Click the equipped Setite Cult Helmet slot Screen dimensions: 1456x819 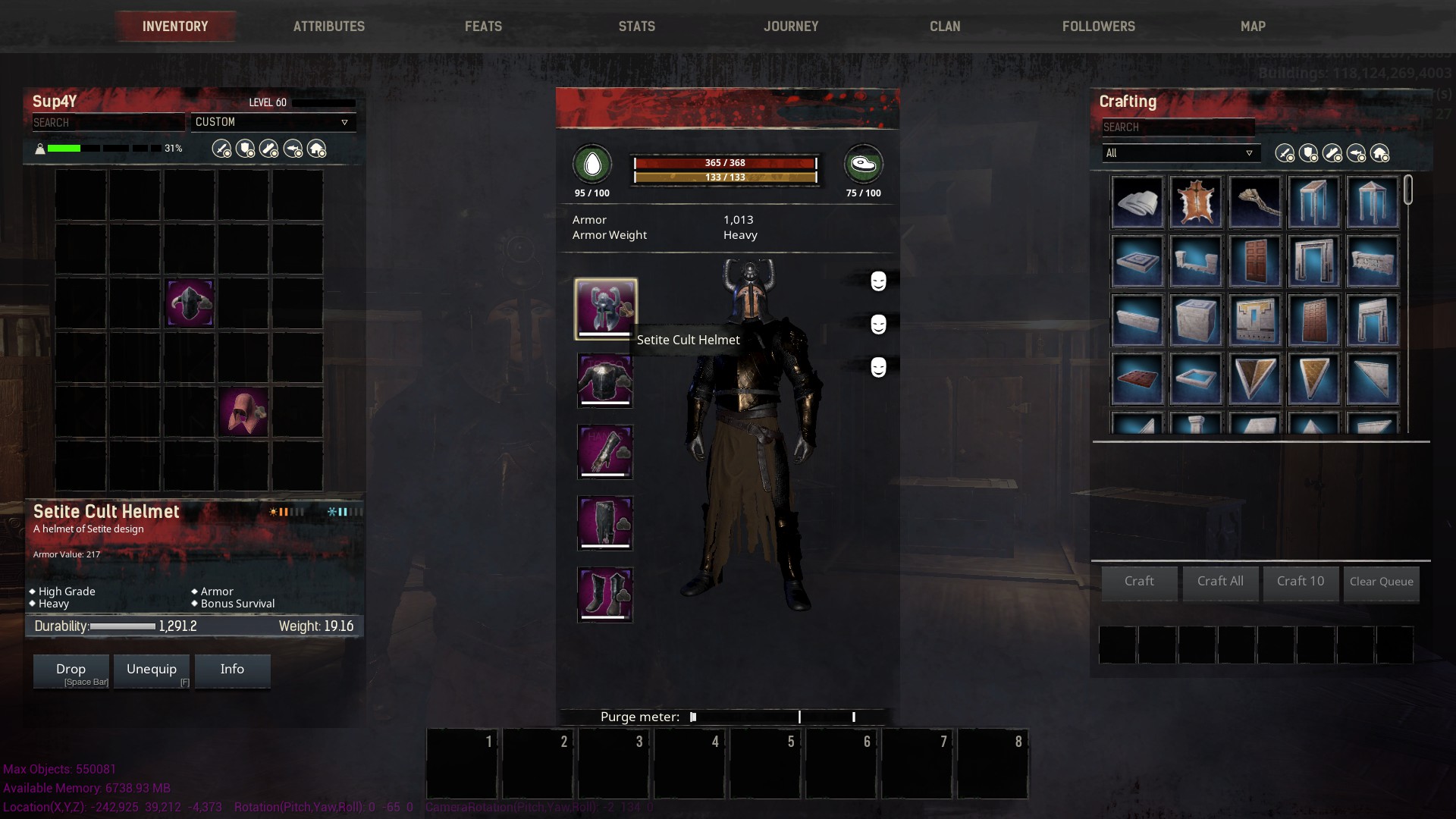605,309
